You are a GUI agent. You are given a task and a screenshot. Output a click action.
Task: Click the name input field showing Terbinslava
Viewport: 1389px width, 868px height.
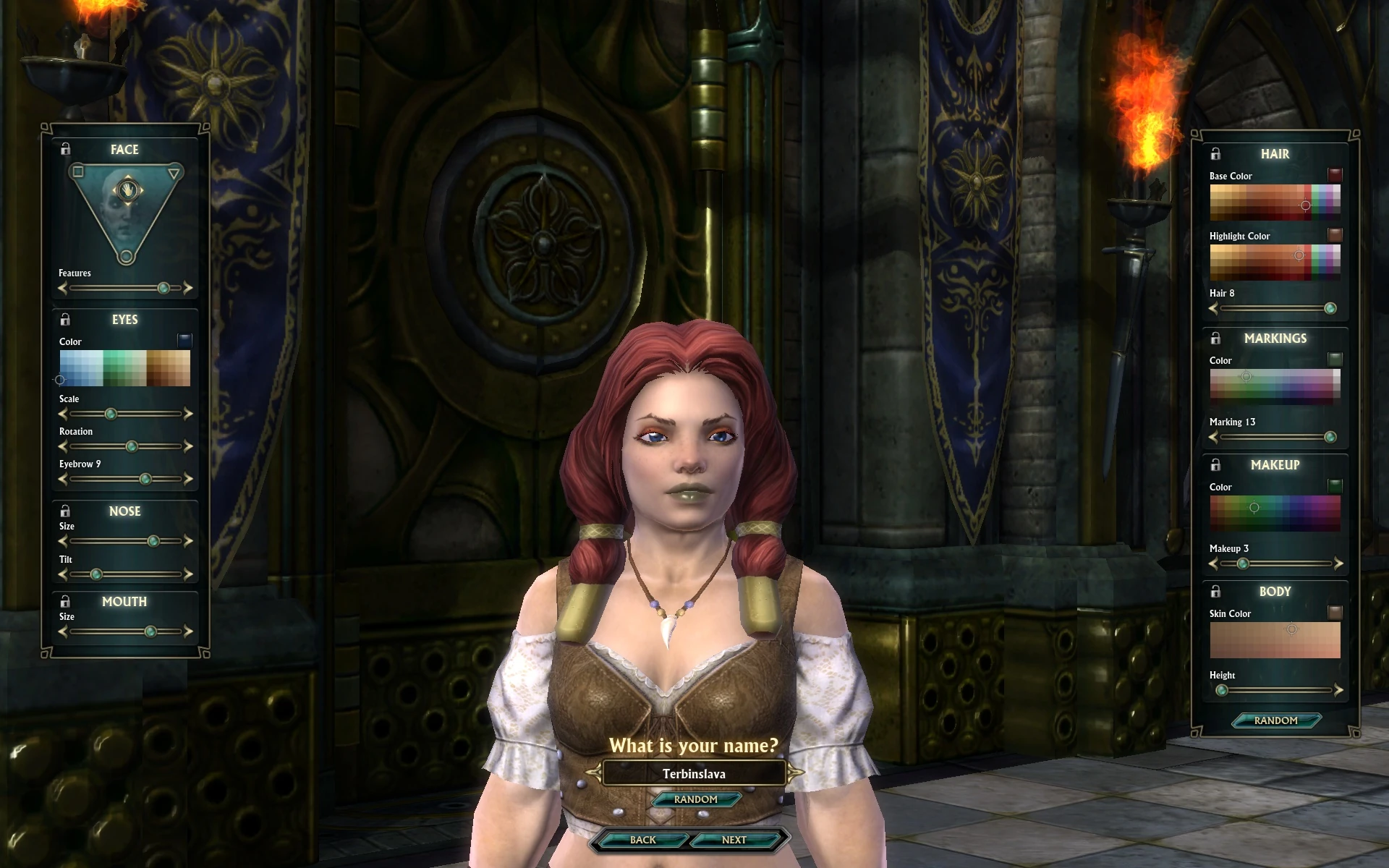pos(694,773)
